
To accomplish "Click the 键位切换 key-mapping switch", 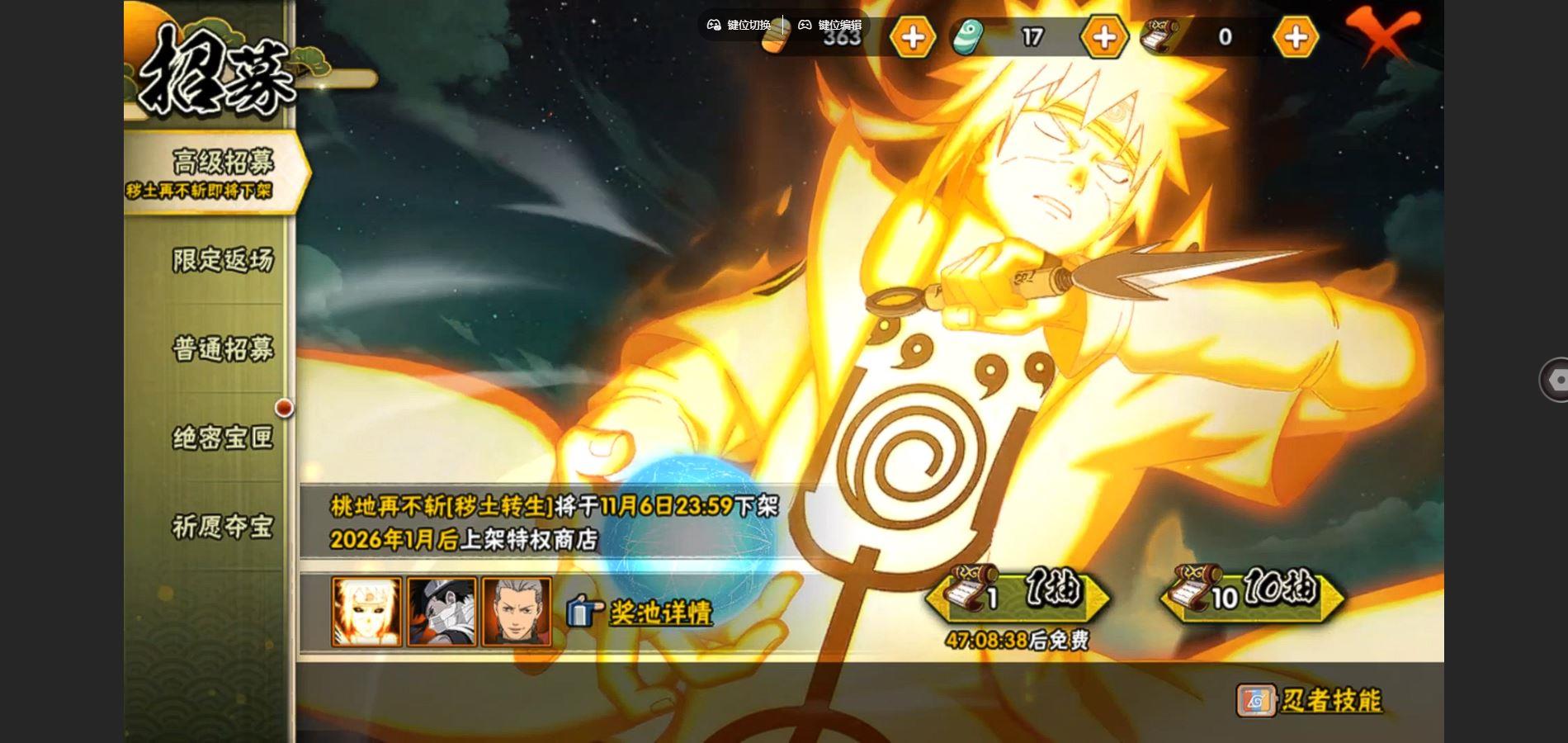I will point(739,25).
